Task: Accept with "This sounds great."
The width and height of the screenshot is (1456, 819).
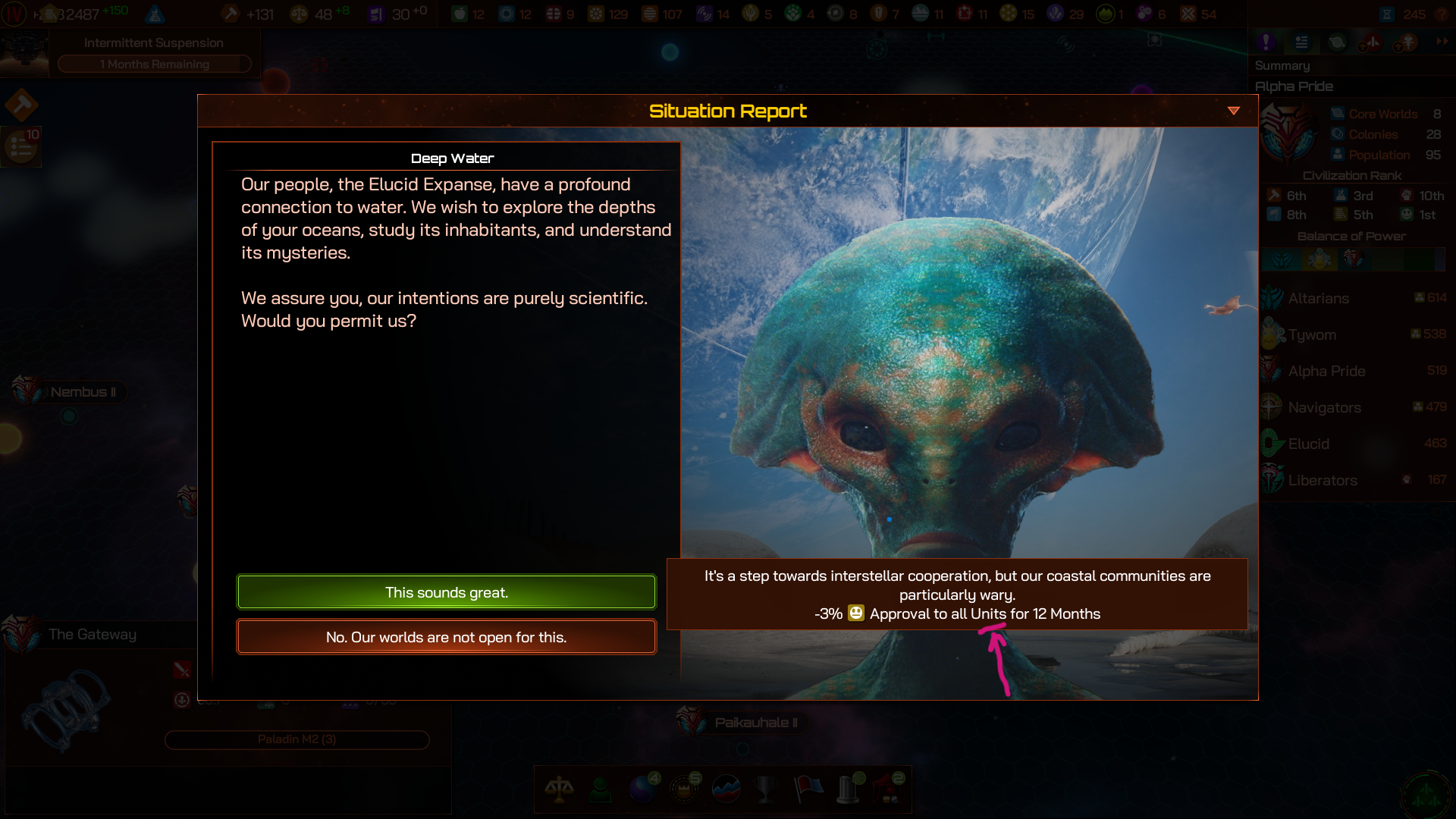Action: [446, 592]
